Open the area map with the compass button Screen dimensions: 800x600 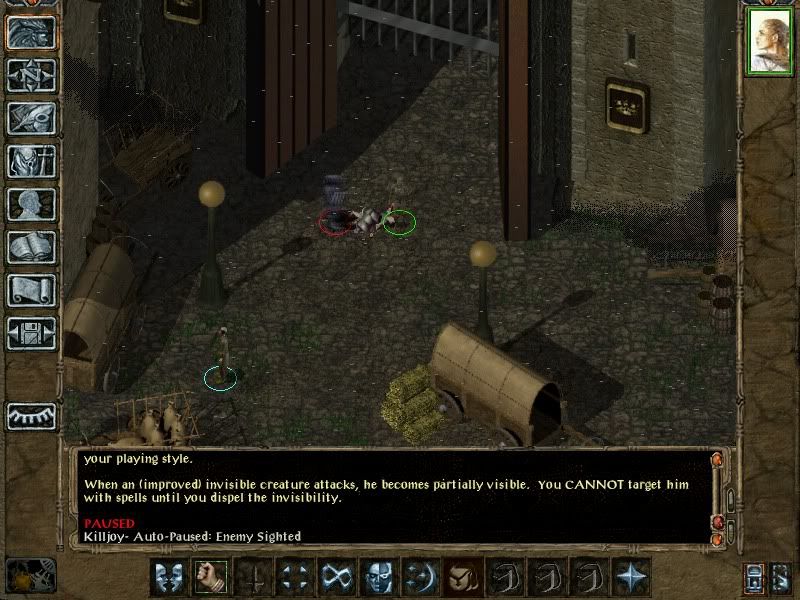[x=31, y=75]
